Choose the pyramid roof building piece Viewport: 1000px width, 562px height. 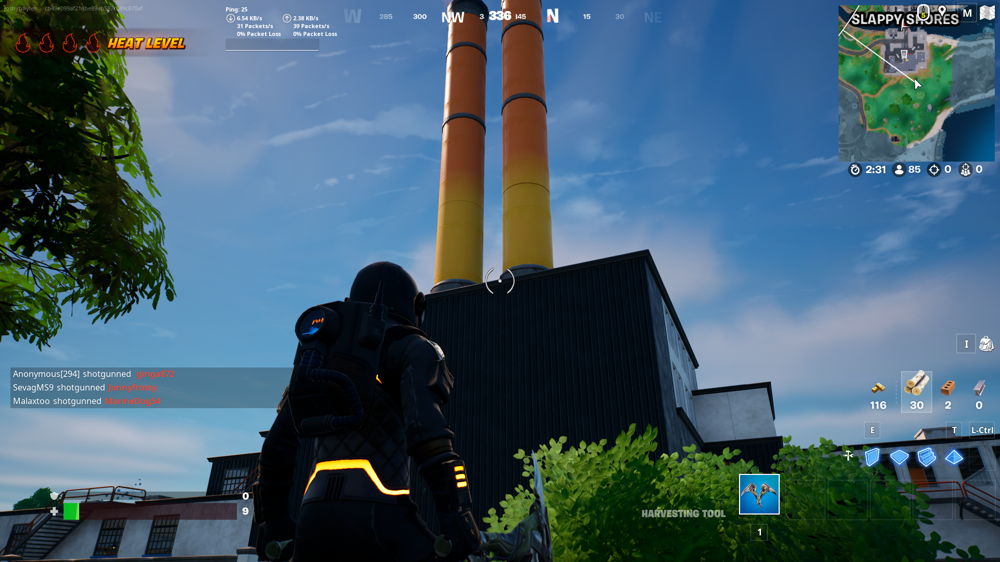[954, 457]
